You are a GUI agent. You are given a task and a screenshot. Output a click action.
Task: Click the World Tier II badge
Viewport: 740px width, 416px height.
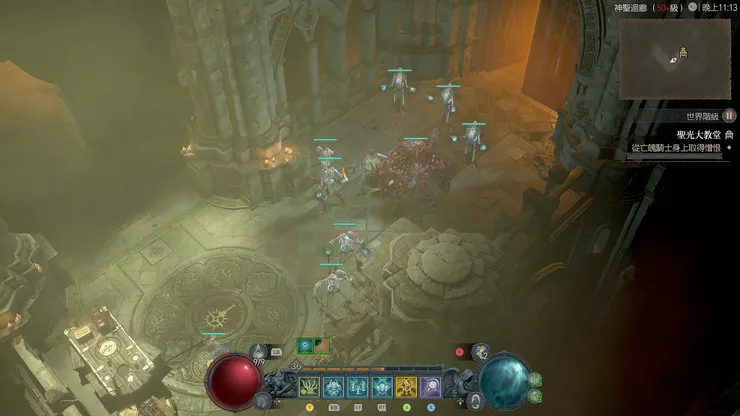[729, 116]
